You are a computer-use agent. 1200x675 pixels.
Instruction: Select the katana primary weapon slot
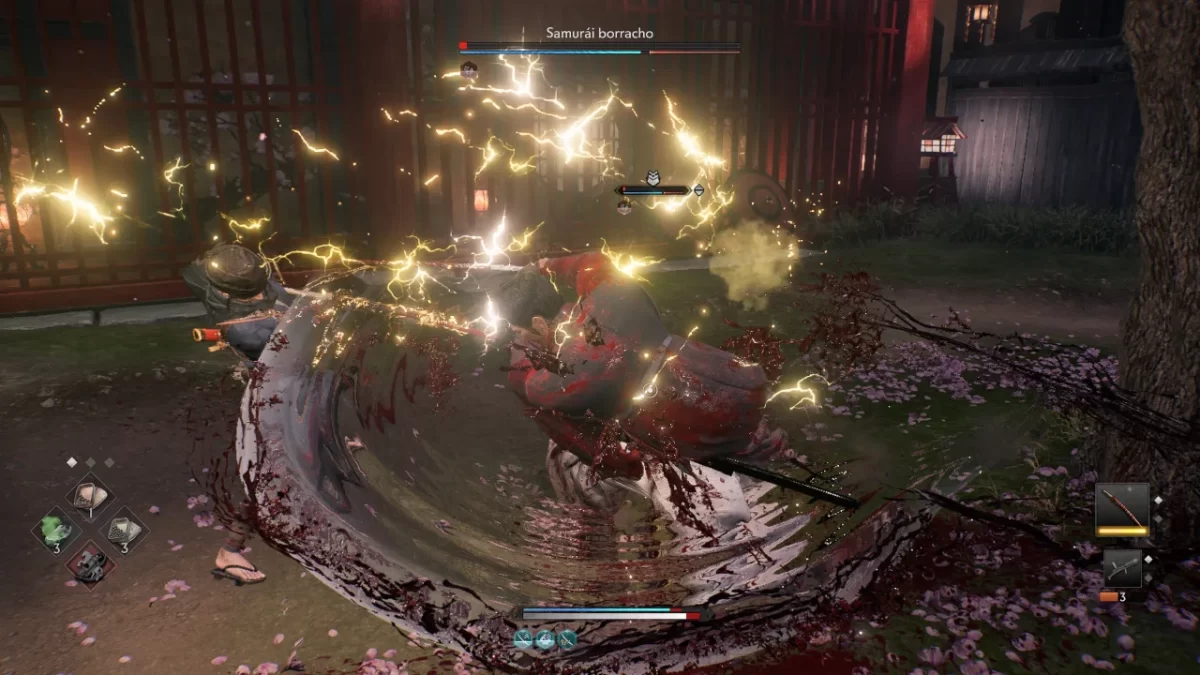[1122, 506]
